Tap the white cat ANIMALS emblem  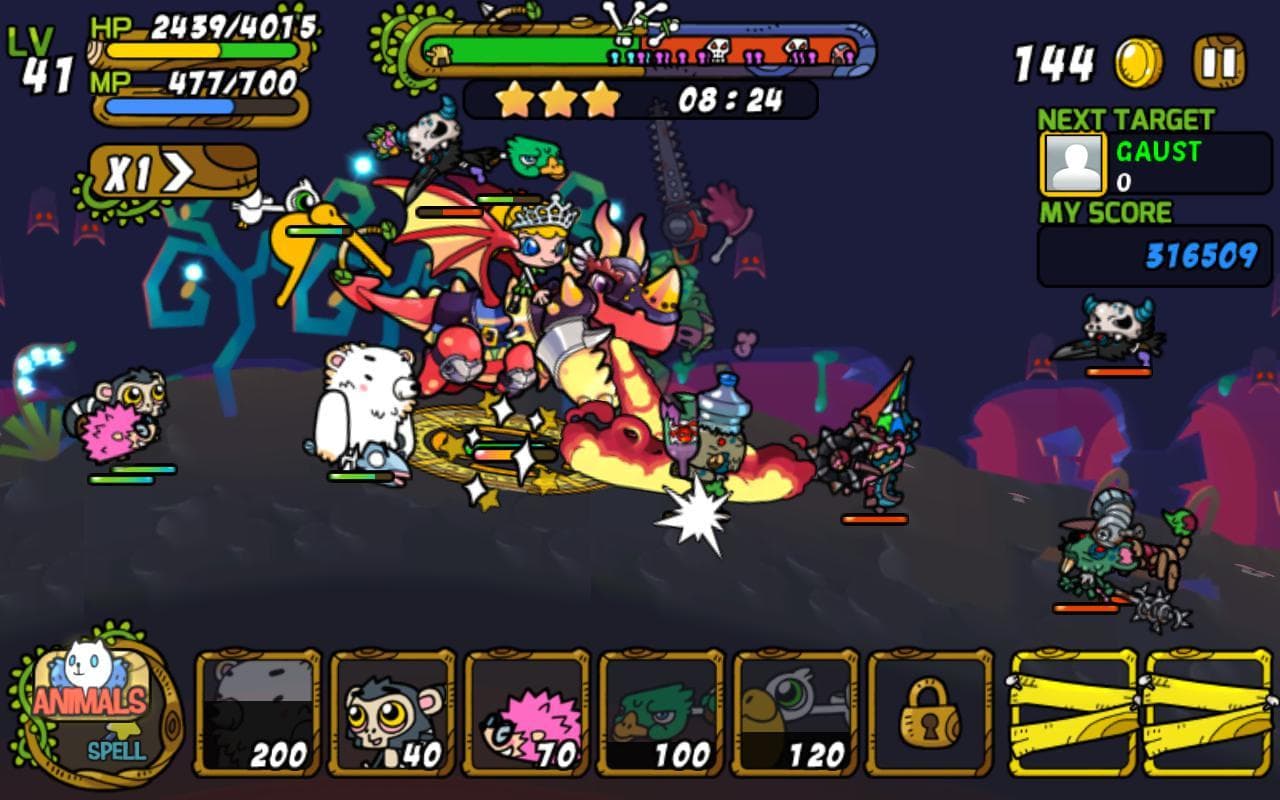click(80, 680)
